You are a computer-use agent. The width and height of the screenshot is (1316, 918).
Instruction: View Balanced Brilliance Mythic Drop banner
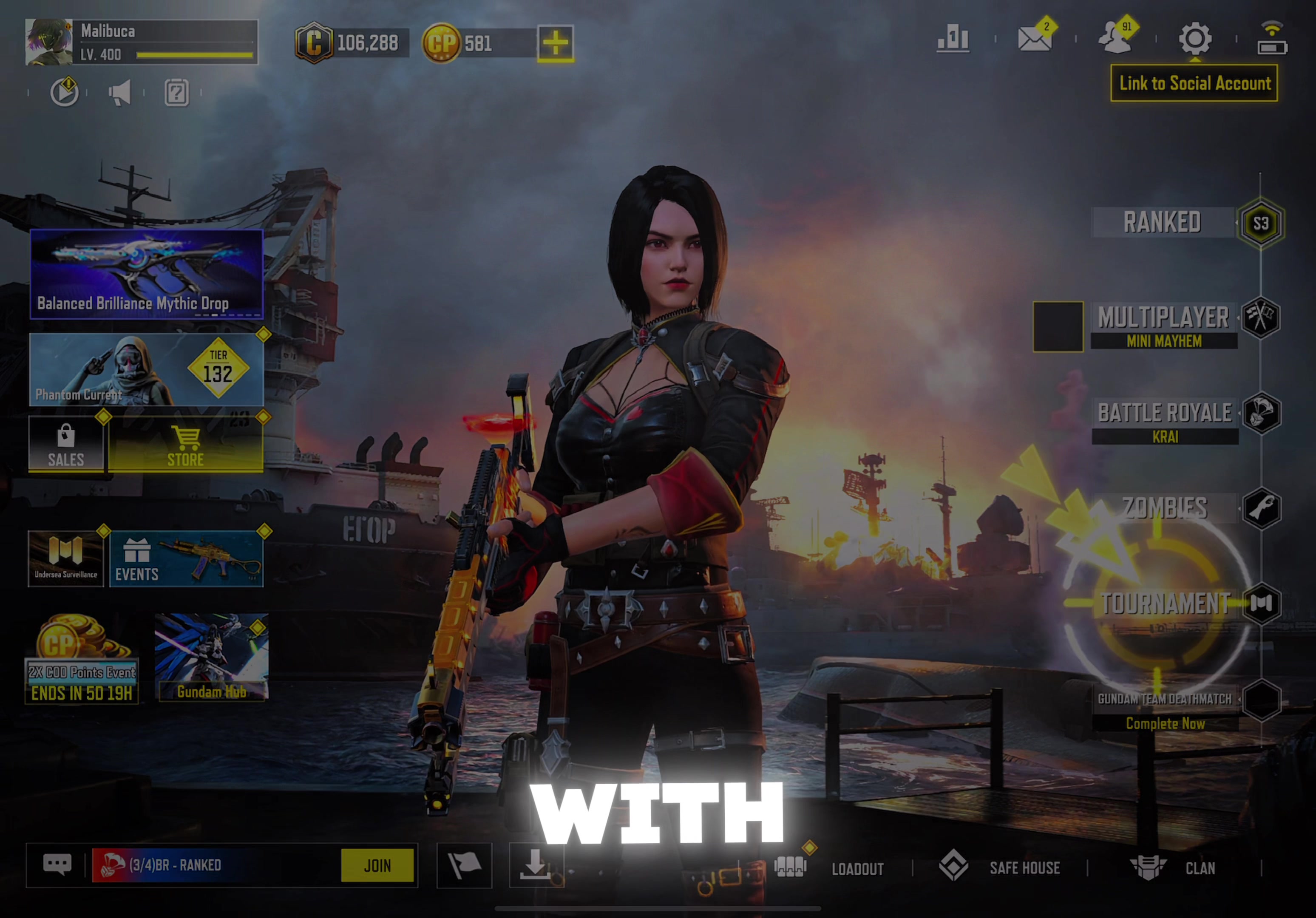(147, 274)
